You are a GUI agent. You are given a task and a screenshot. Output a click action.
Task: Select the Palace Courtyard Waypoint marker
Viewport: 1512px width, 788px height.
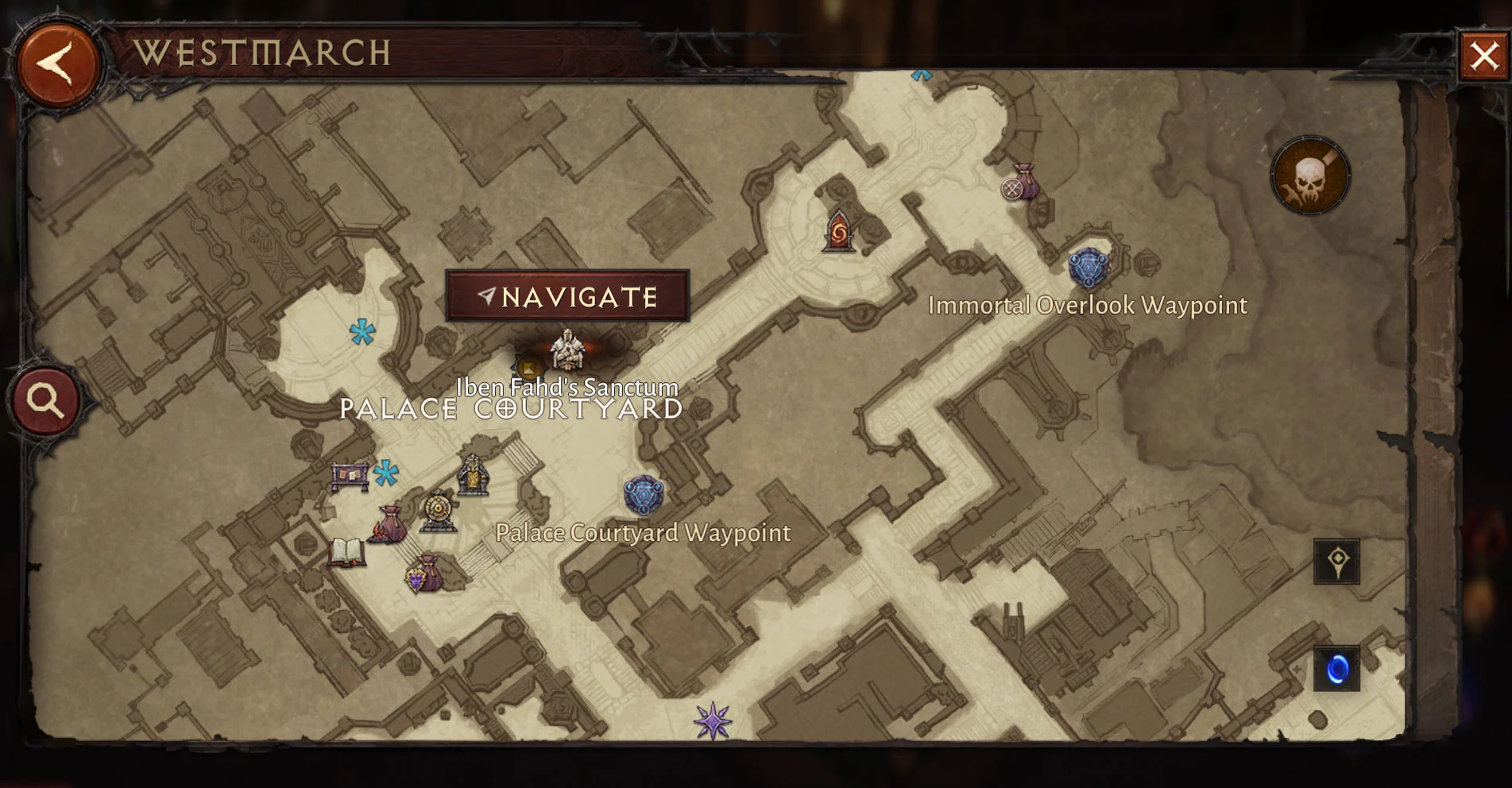(643, 496)
